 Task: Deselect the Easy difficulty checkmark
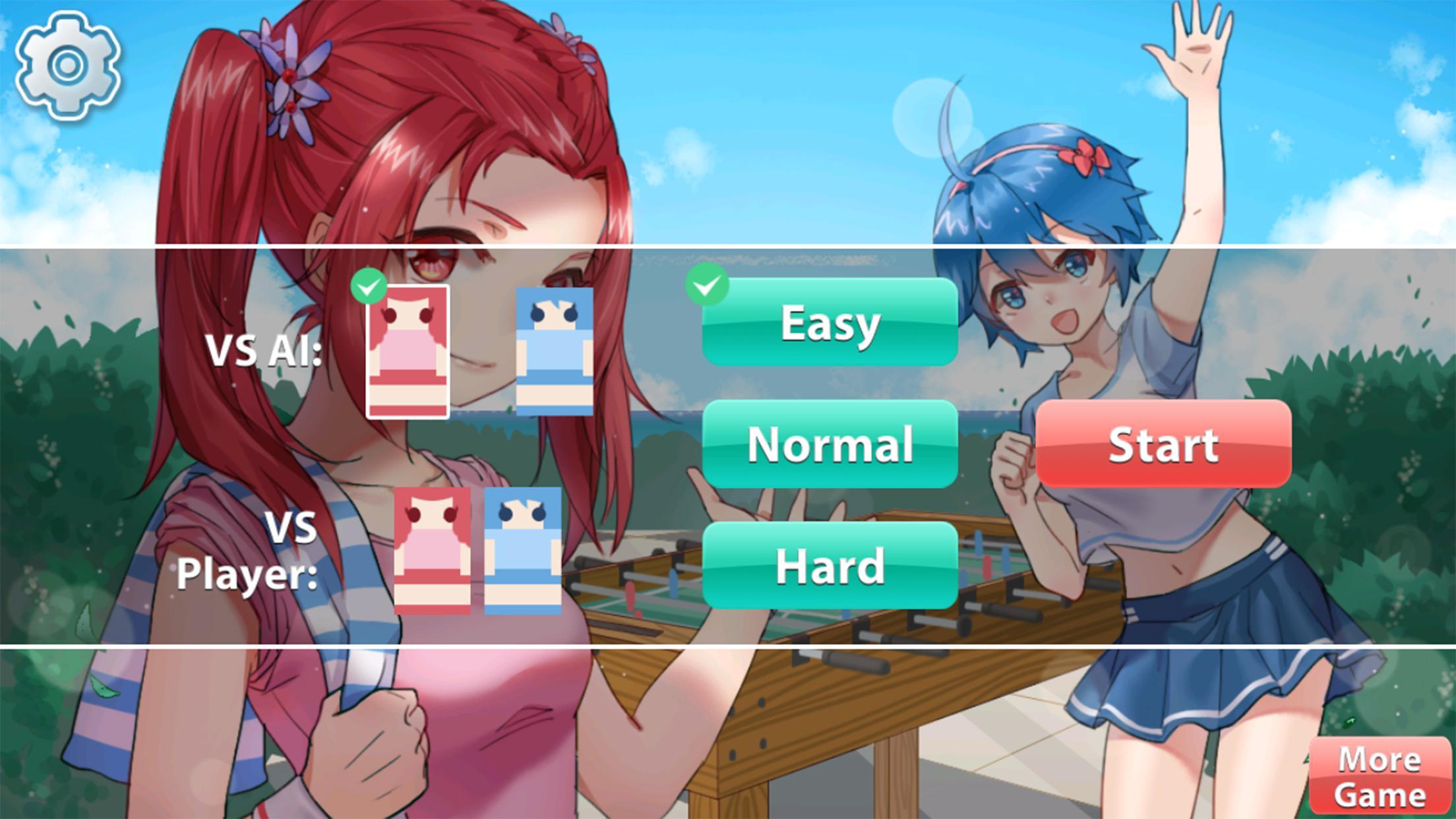click(x=709, y=286)
